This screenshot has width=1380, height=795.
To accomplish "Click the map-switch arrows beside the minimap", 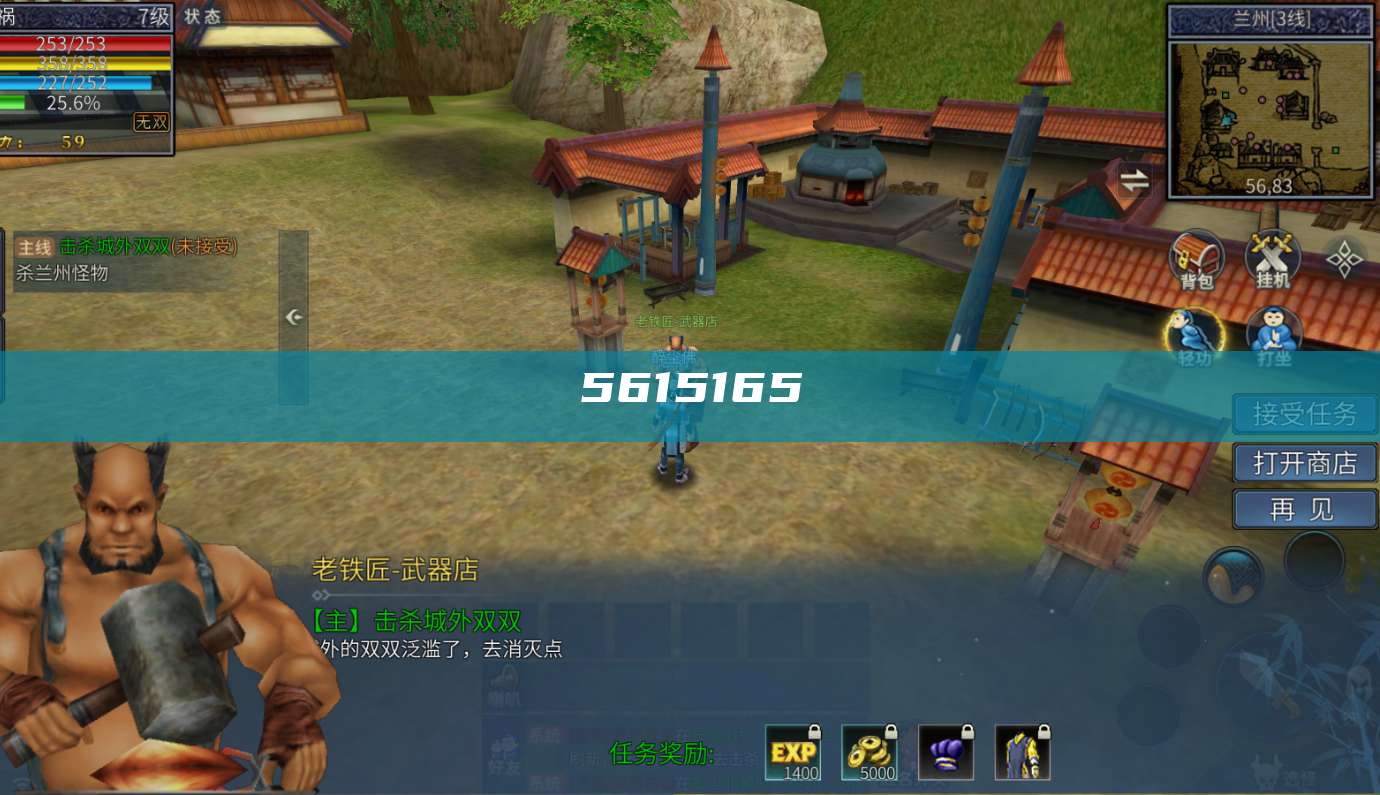I will 1135,182.
